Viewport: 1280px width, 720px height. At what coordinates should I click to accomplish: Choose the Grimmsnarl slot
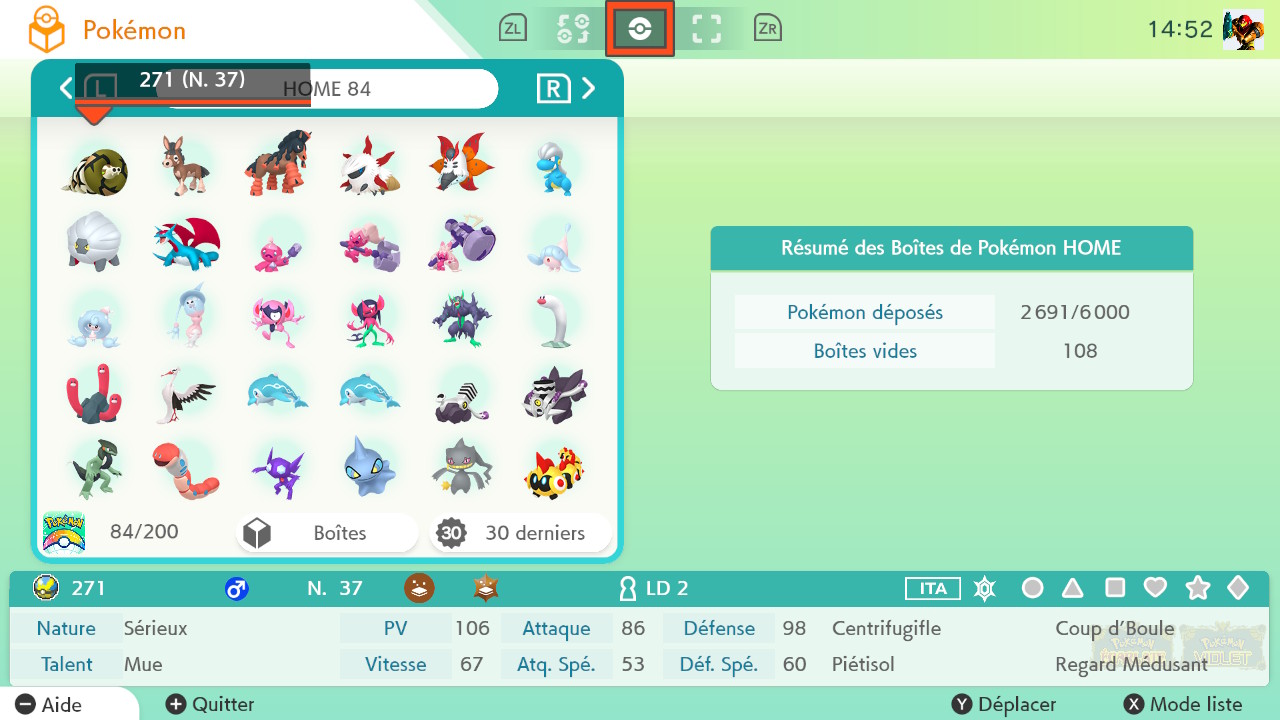[460, 318]
